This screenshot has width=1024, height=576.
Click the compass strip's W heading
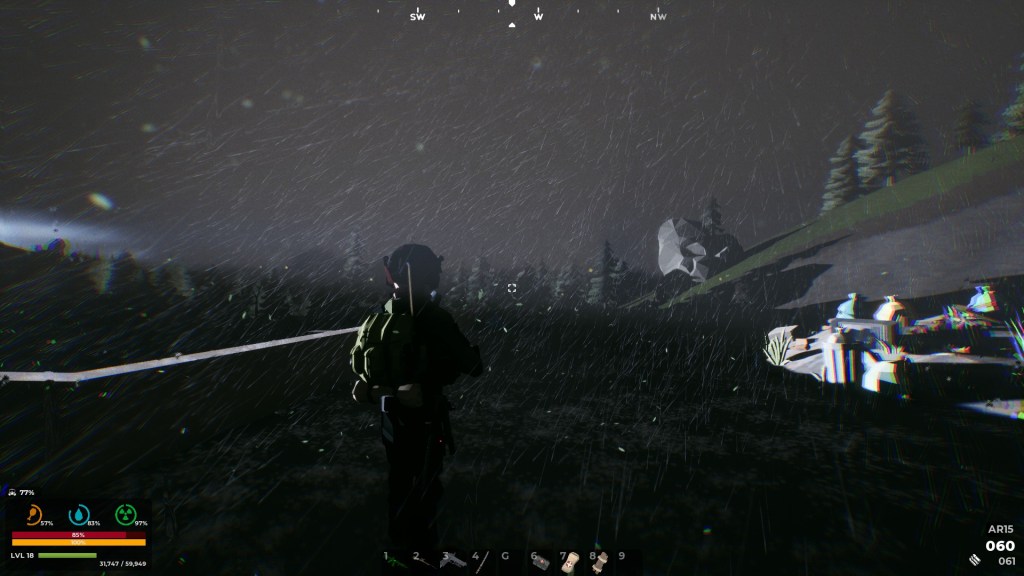[x=539, y=16]
